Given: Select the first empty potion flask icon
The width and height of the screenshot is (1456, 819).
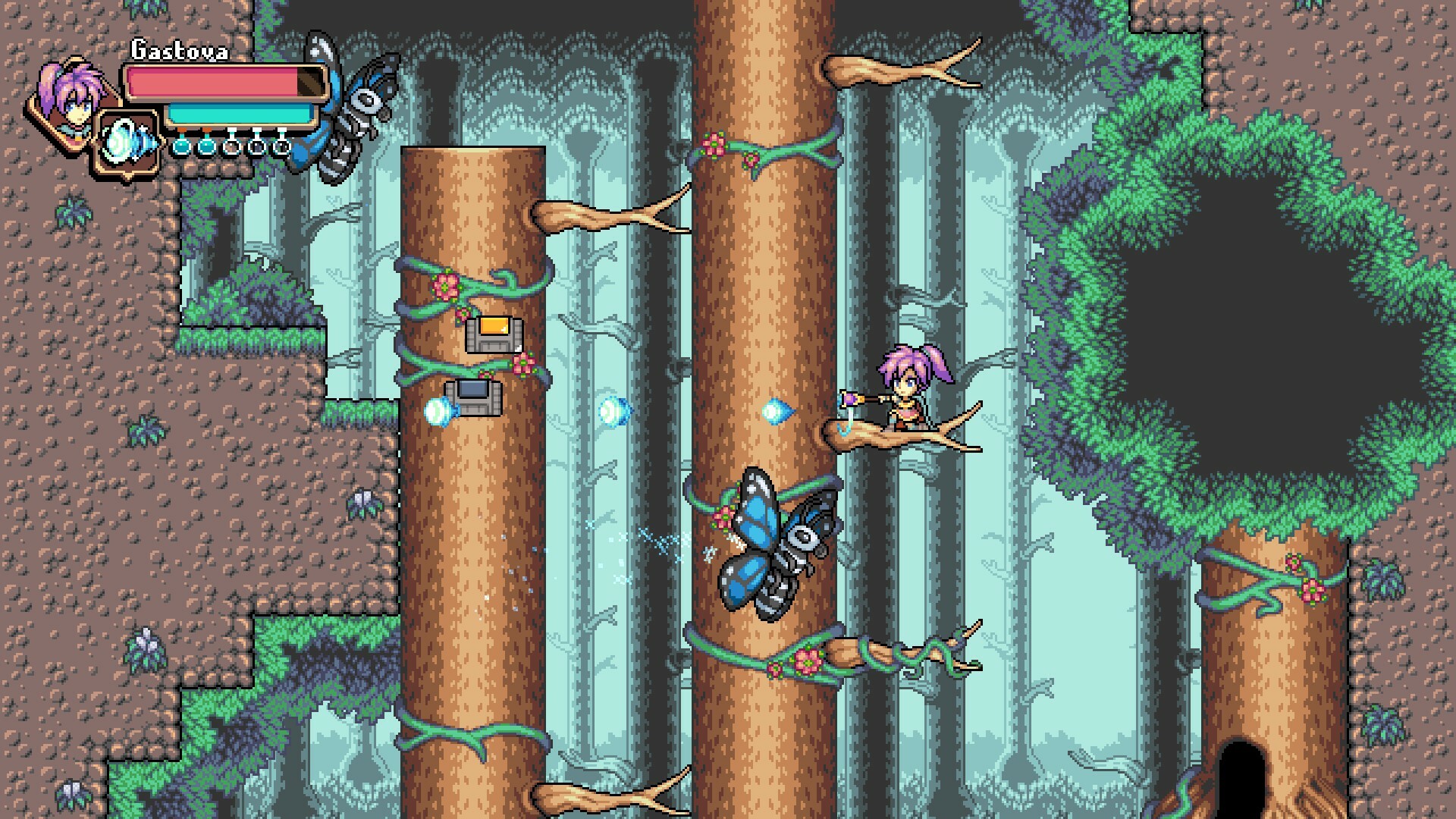Looking at the screenshot, I should [x=232, y=148].
